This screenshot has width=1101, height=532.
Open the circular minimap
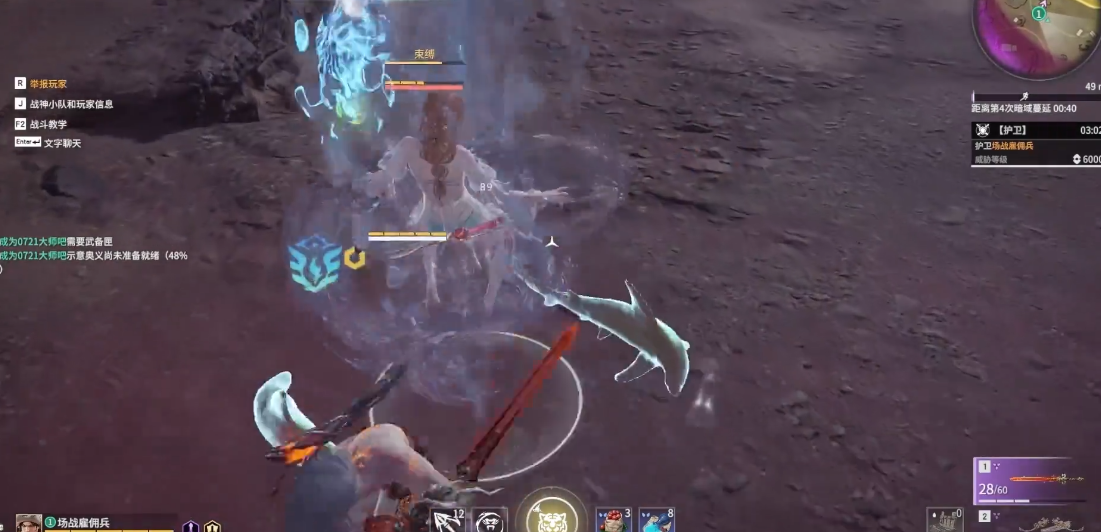(1036, 35)
